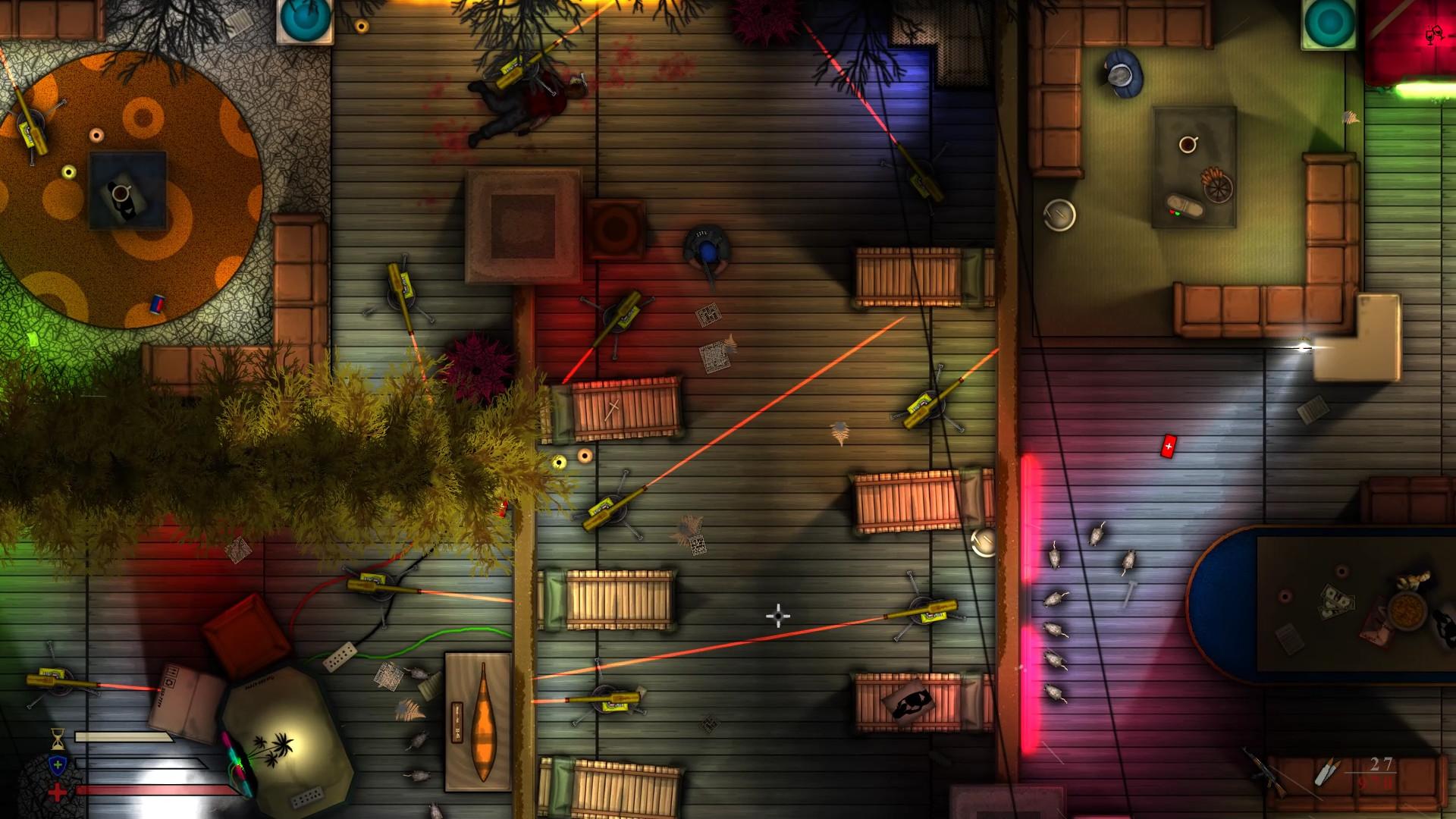This screenshot has height=819, width=1456.
Task: Select the coffee cup on the table
Action: (x=1188, y=144)
